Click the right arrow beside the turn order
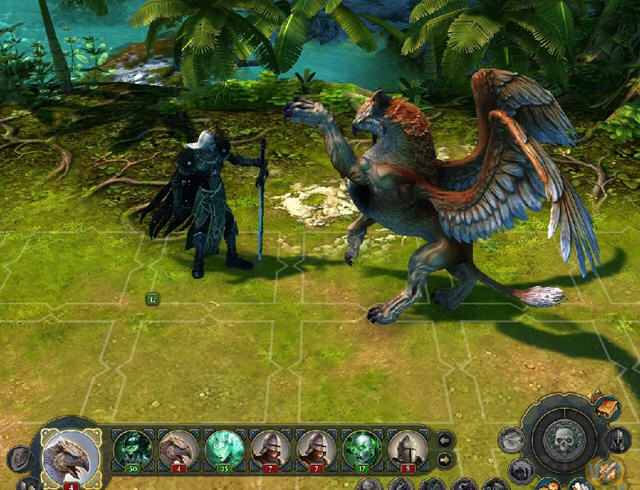 coord(446,459)
